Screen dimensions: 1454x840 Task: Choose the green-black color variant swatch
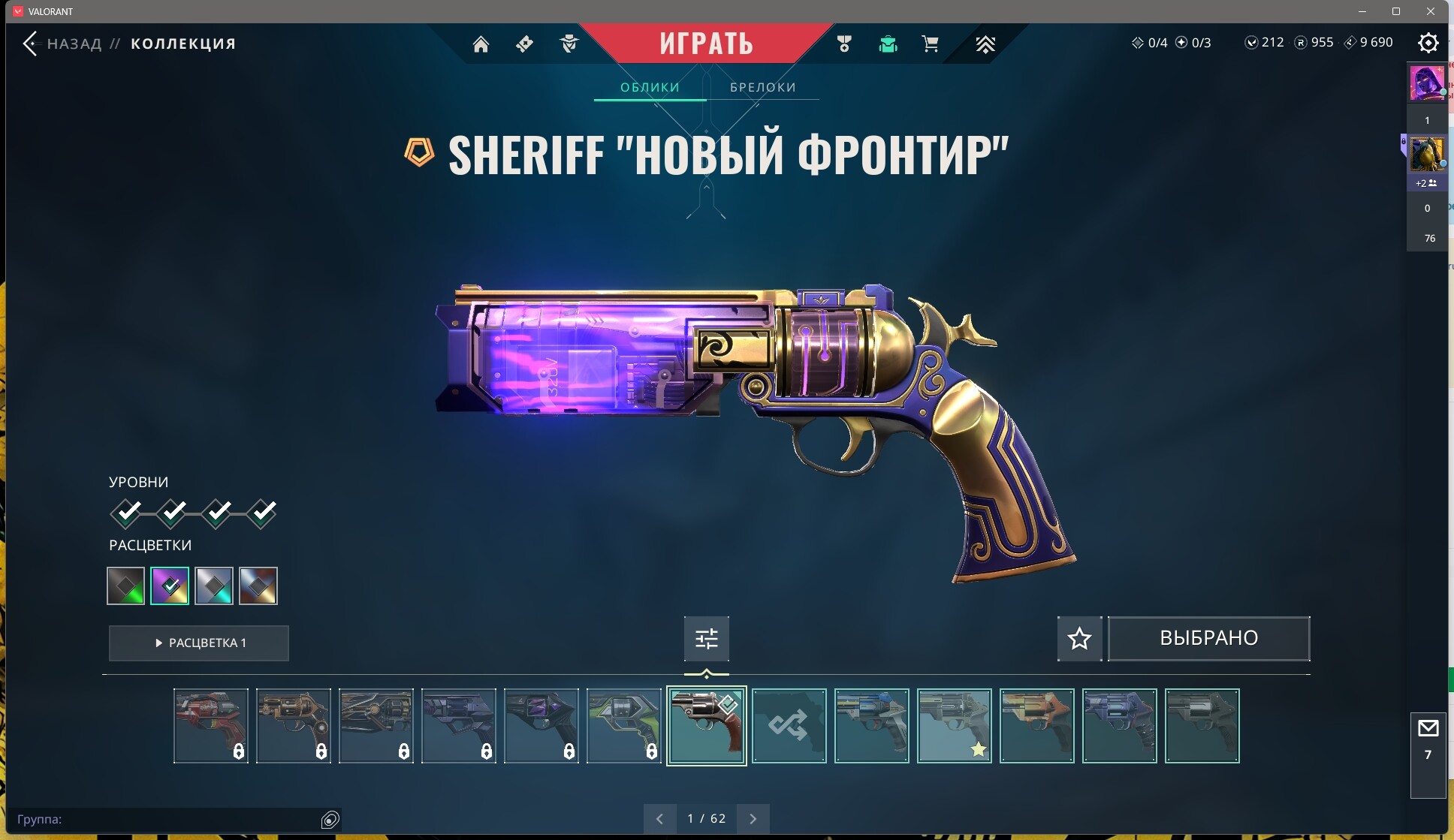coord(125,586)
